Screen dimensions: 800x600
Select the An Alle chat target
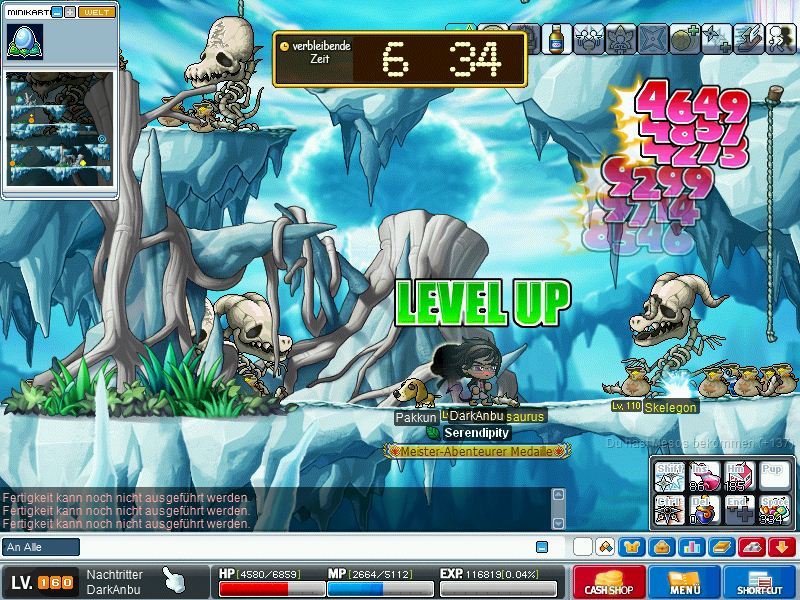click(41, 547)
